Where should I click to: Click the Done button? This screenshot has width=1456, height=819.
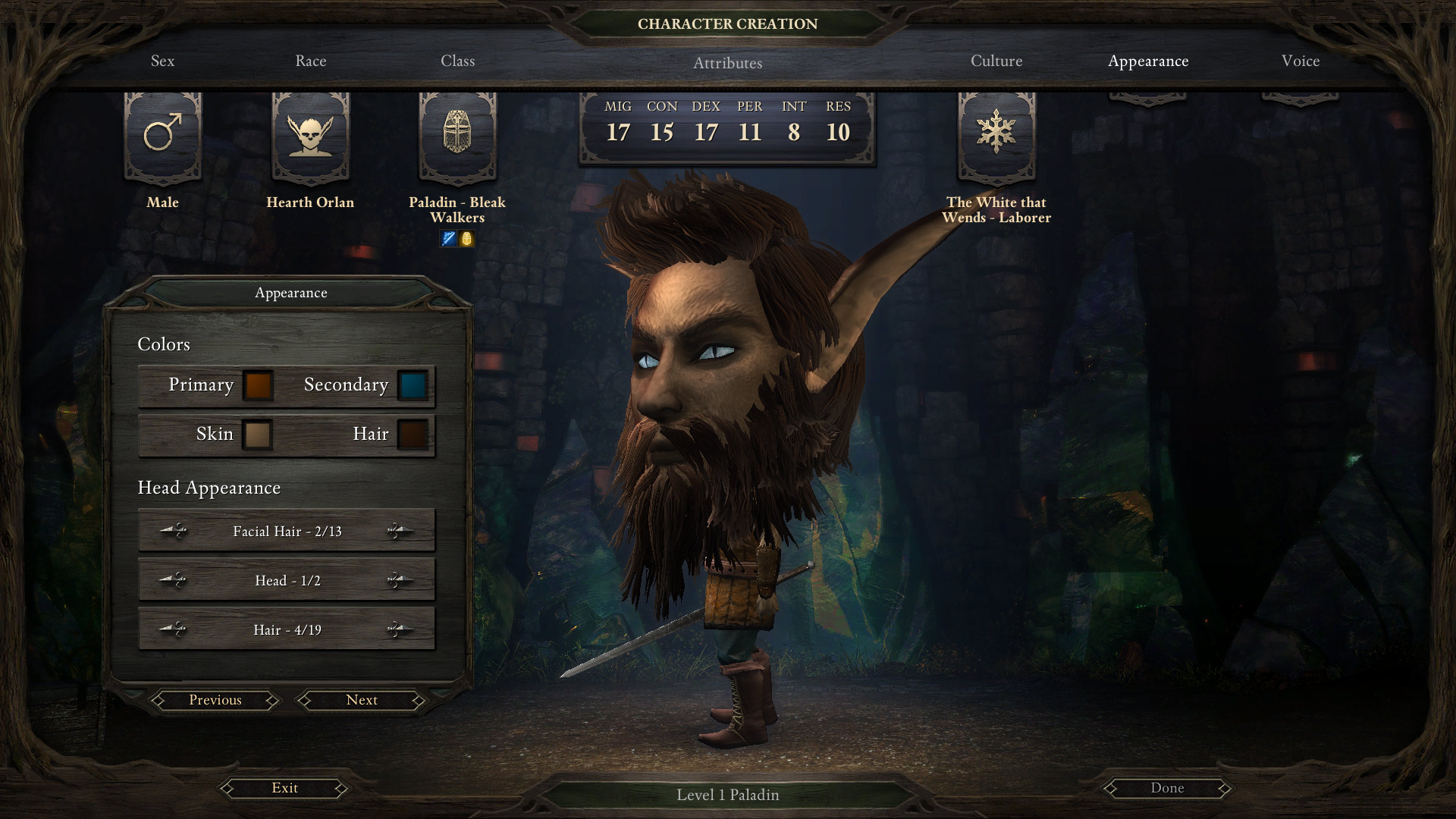pyautogui.click(x=1168, y=788)
